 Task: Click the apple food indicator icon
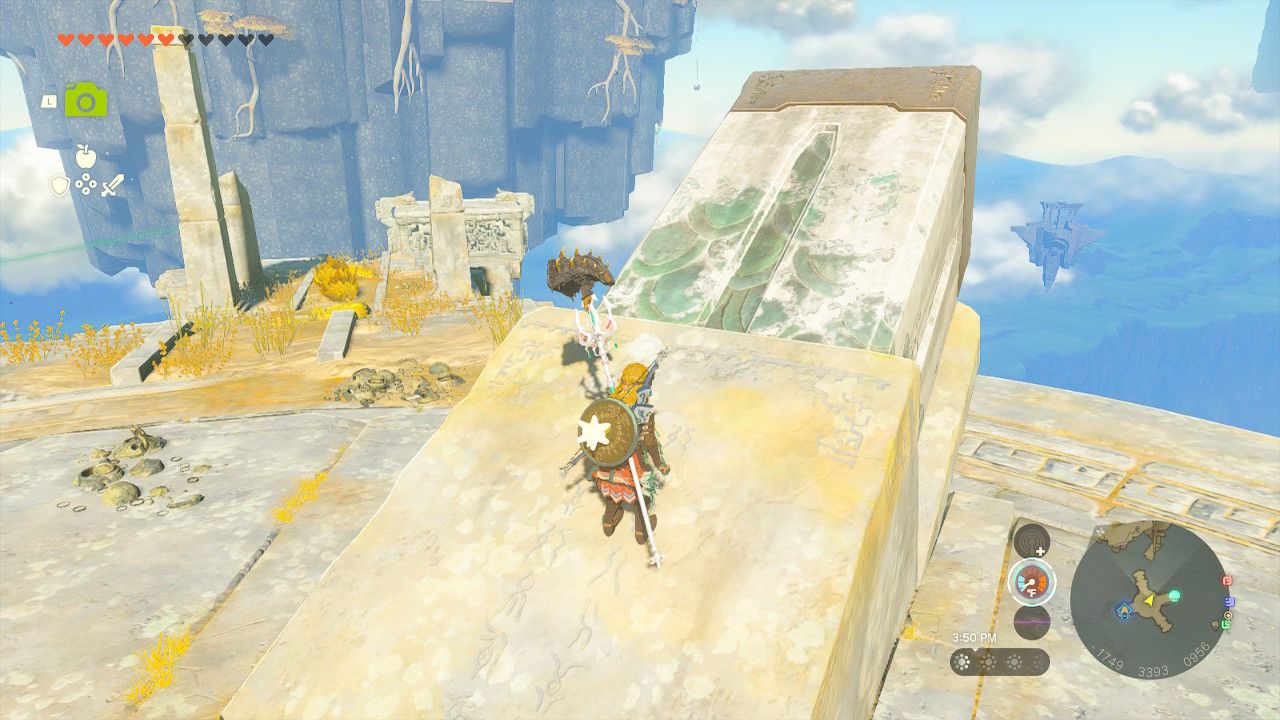click(x=86, y=157)
